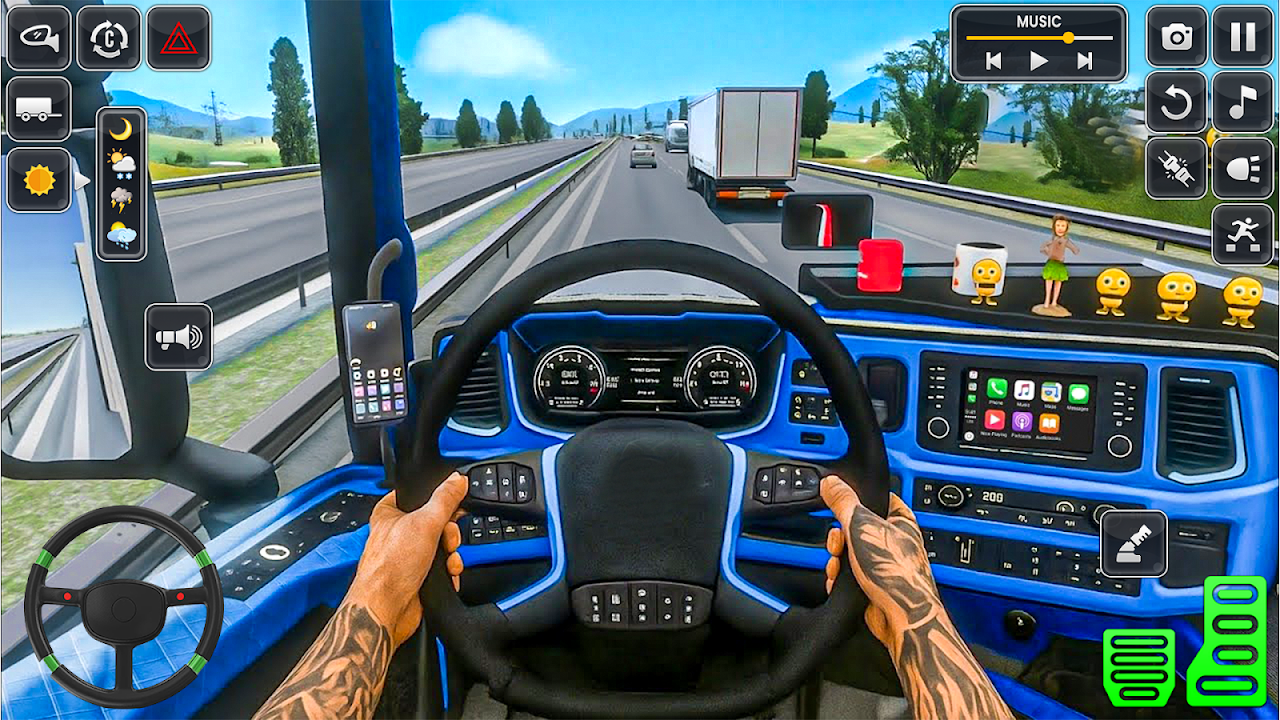
Task: Toggle the music note button
Action: tap(1242, 102)
